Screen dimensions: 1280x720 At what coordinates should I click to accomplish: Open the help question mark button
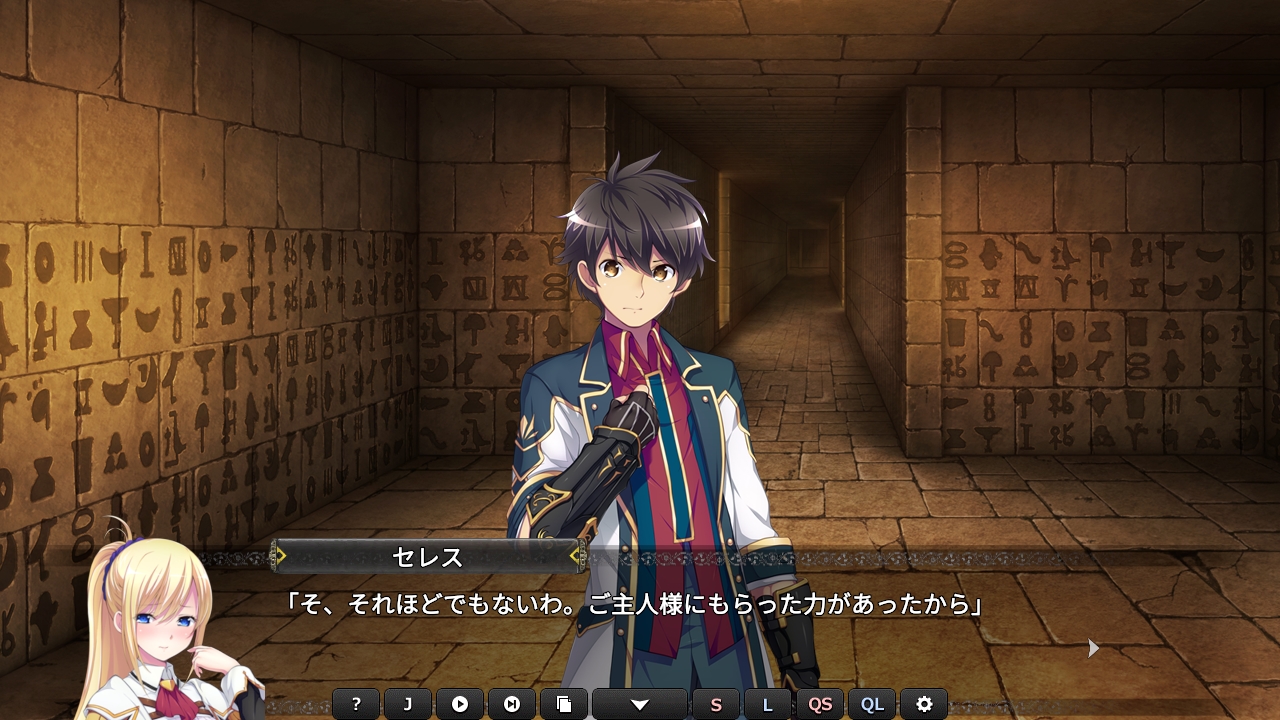[x=356, y=704]
